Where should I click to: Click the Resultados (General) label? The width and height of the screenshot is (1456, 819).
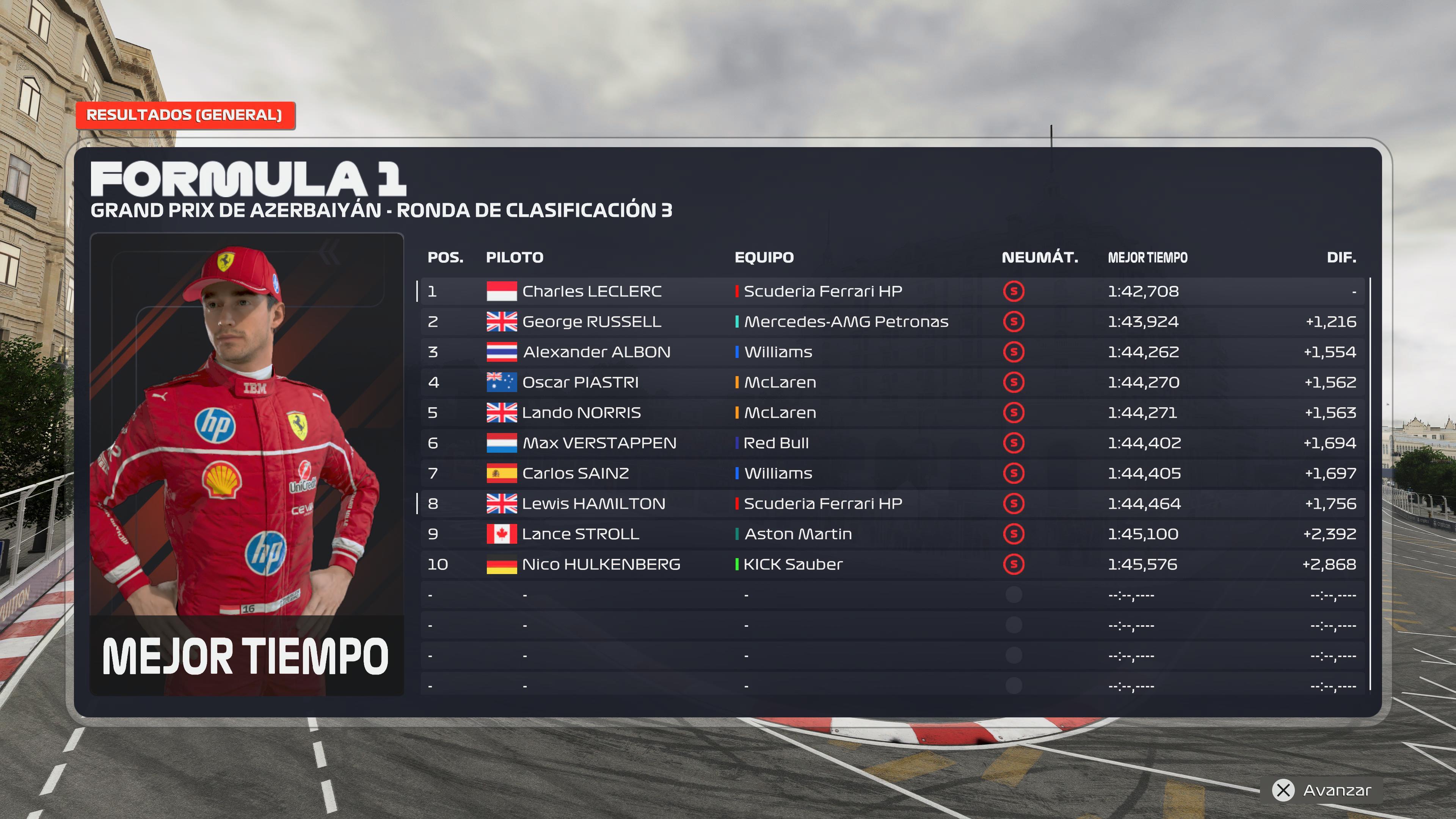[x=184, y=115]
